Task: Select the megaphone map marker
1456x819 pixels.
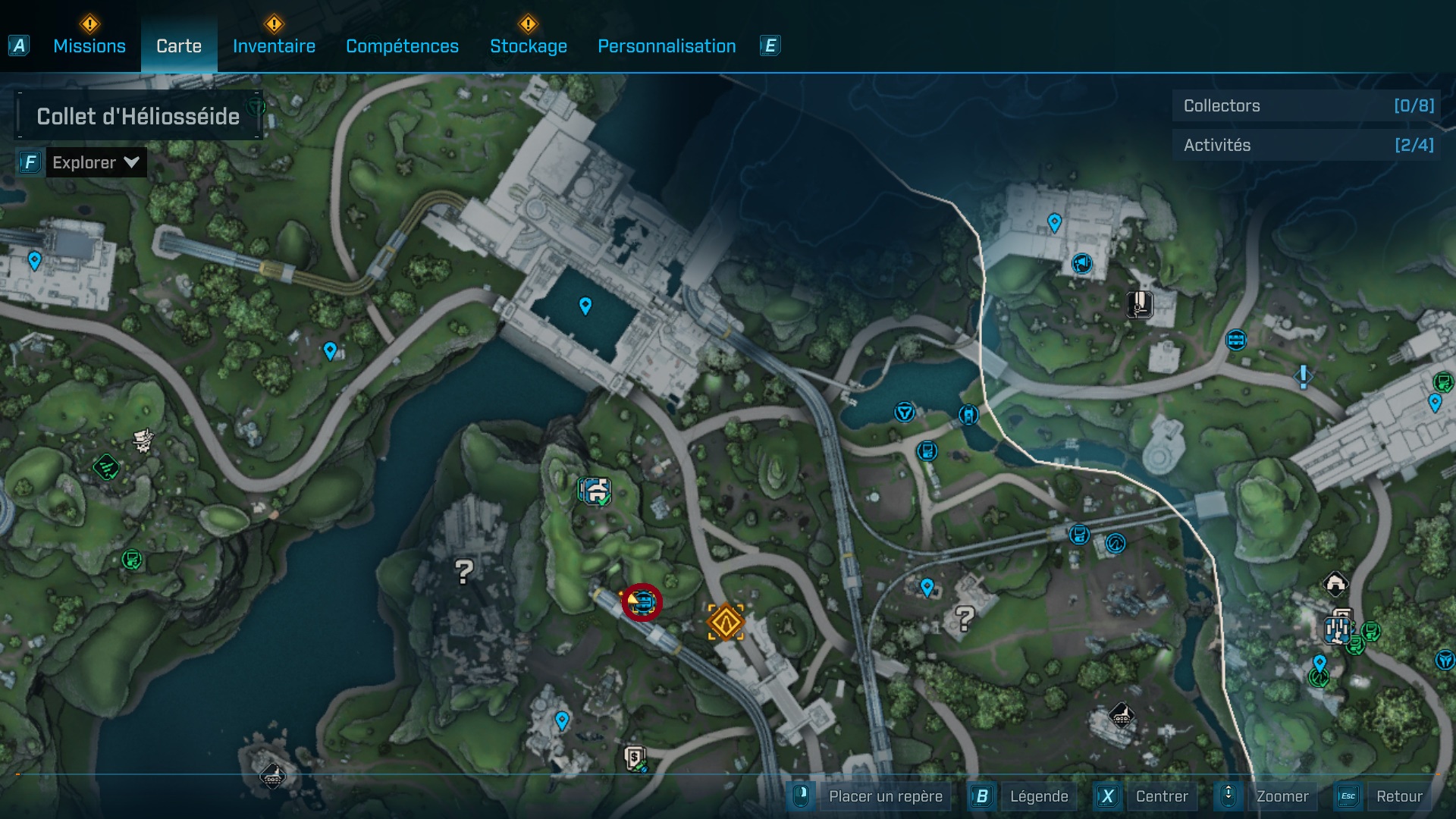Action: 1081,263
